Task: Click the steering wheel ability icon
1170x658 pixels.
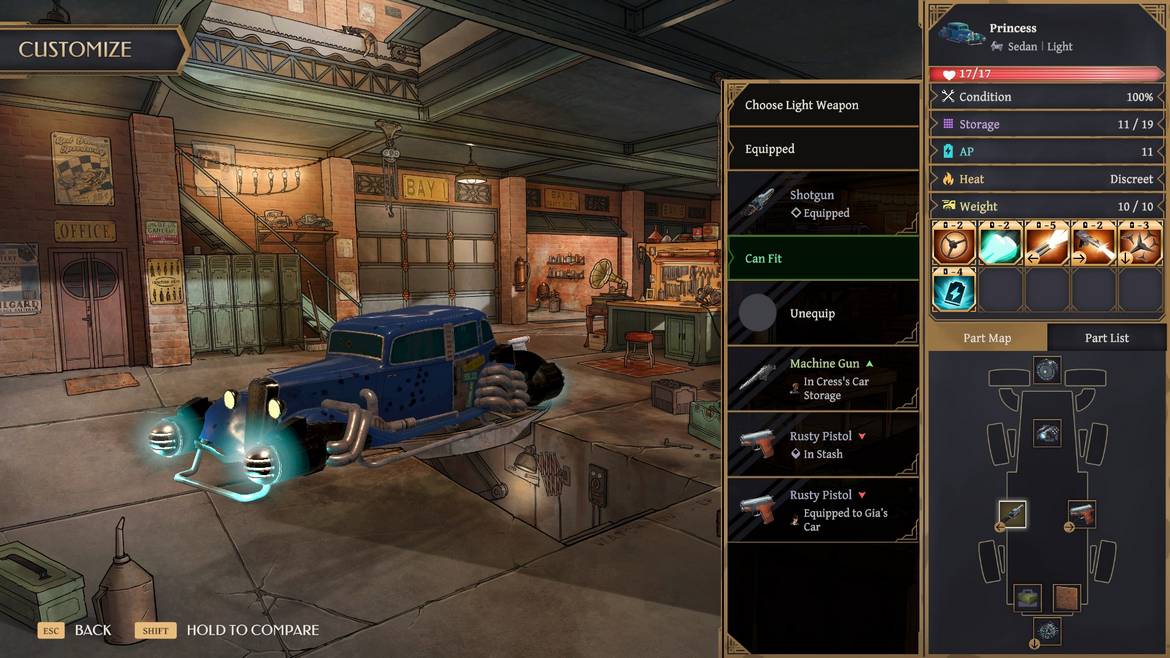Action: pos(953,243)
